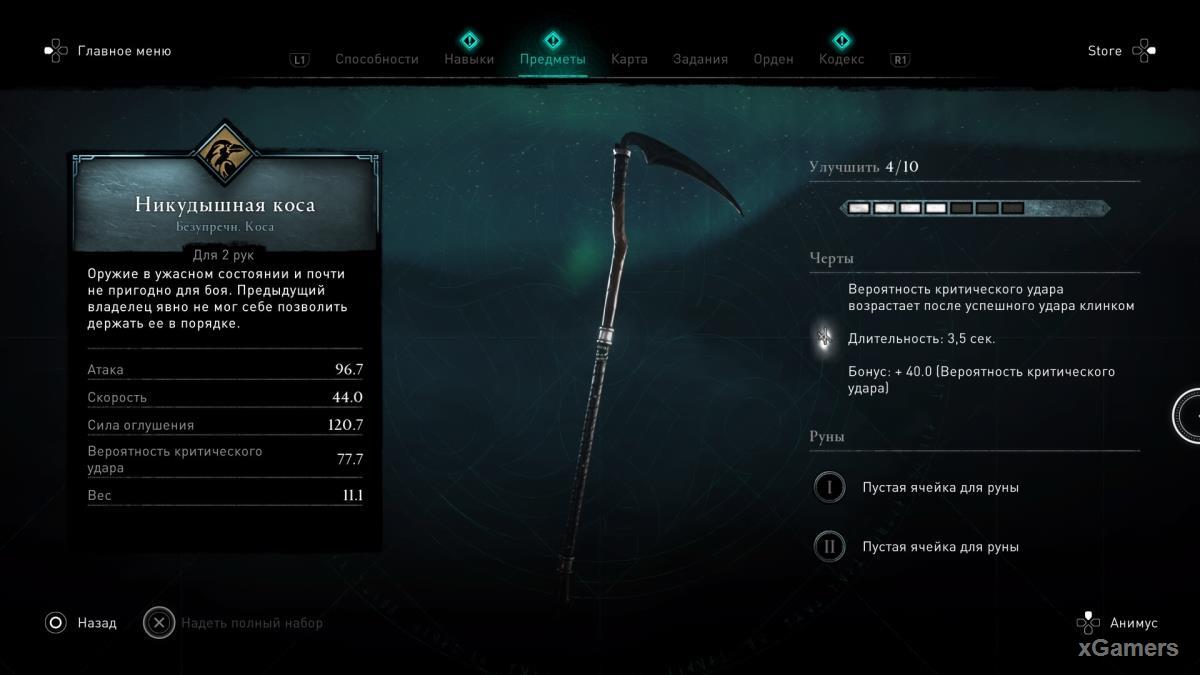Select the Предметы tab

coord(552,59)
